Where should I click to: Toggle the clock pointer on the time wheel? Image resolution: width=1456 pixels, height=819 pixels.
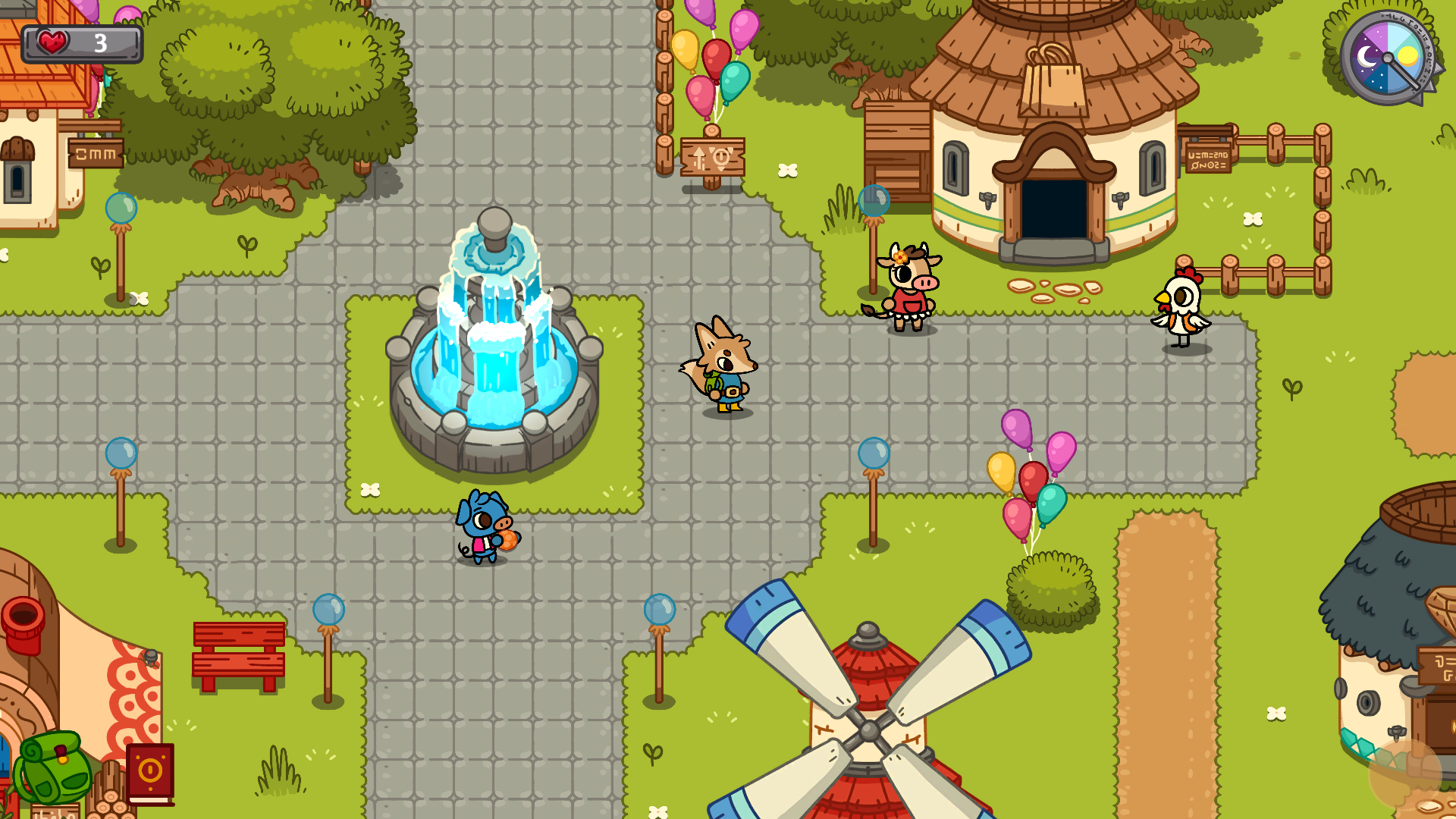coord(1403,72)
